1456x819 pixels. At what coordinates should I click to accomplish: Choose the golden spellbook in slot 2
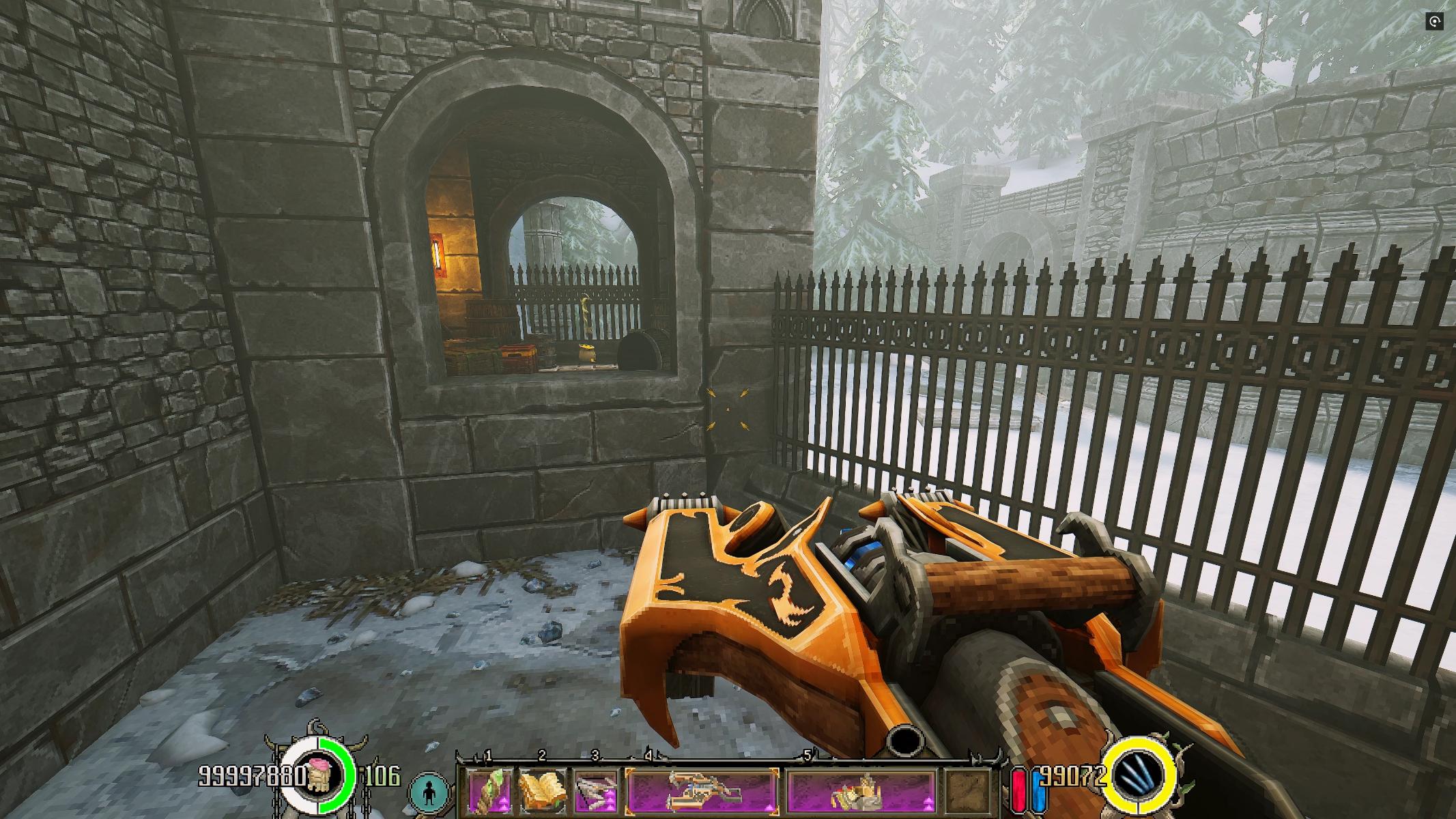click(543, 790)
